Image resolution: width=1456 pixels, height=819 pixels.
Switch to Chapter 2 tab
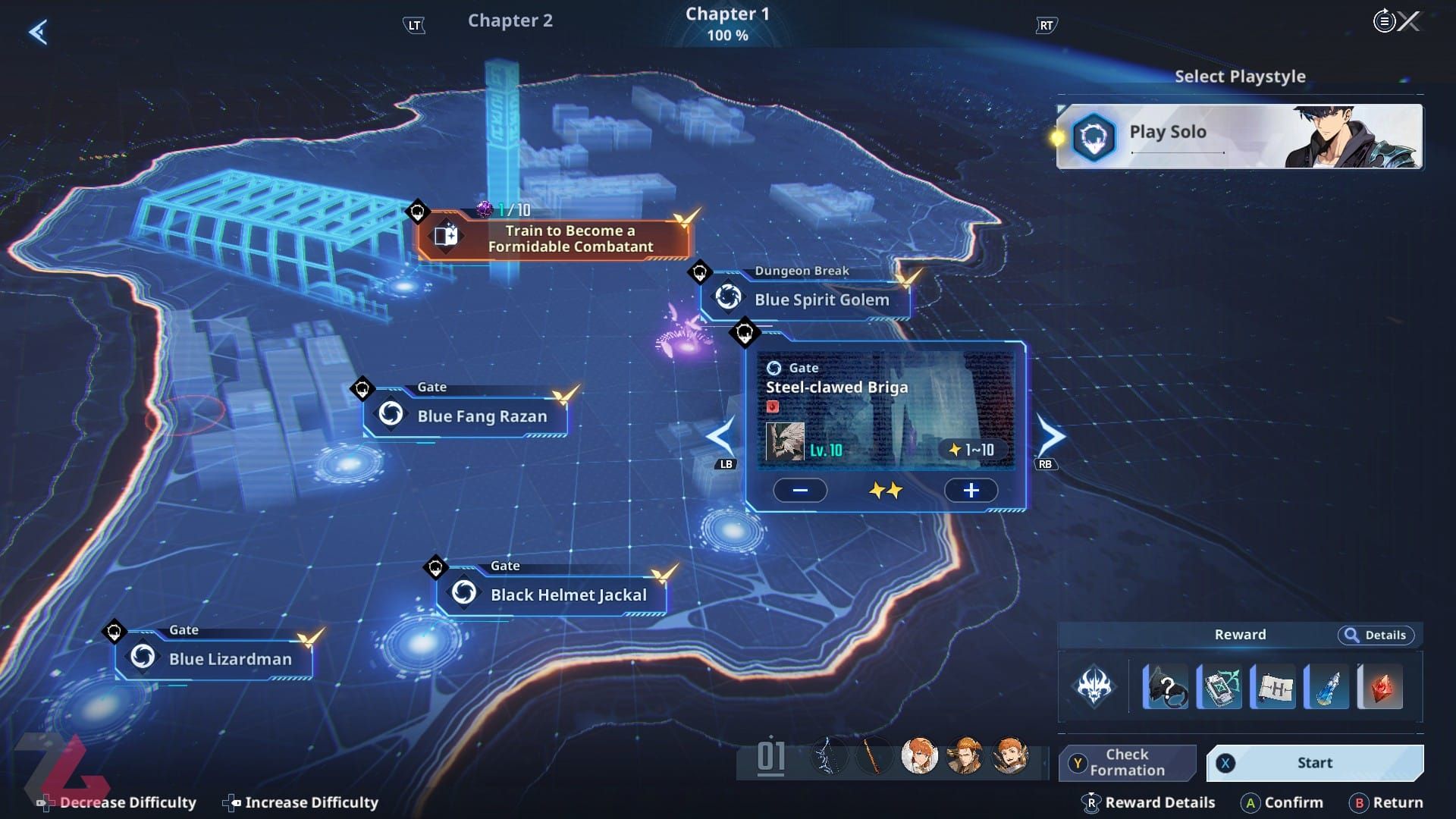[510, 20]
